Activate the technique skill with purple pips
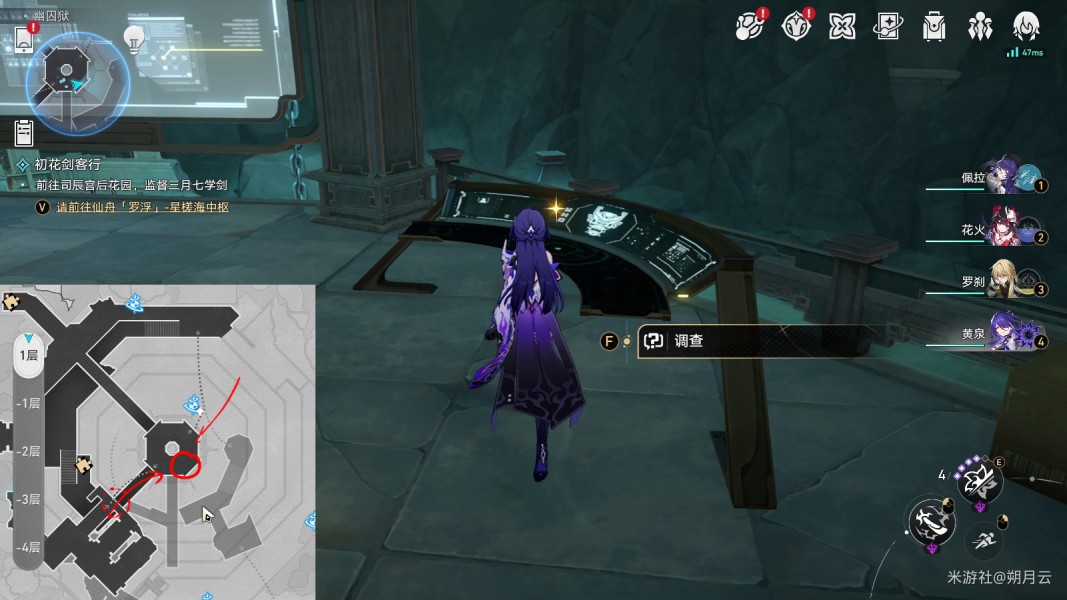 (979, 483)
